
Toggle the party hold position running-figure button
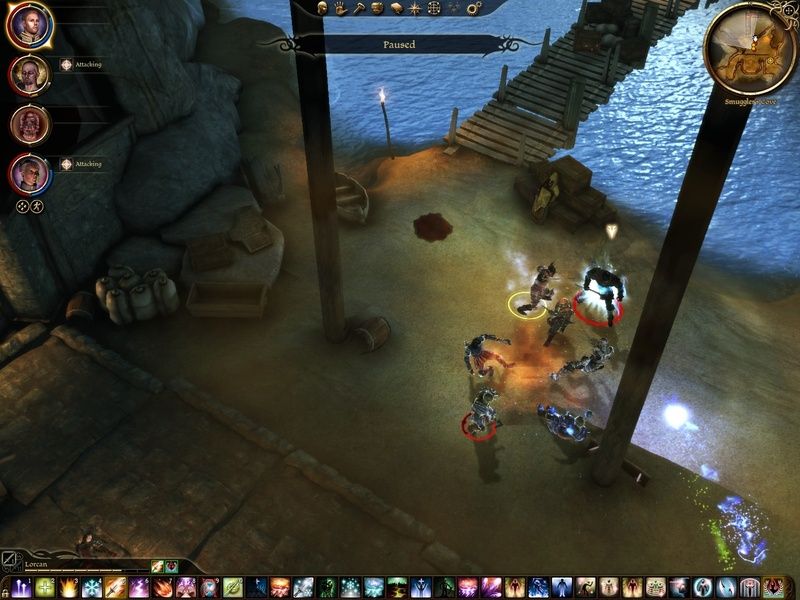coord(37,206)
